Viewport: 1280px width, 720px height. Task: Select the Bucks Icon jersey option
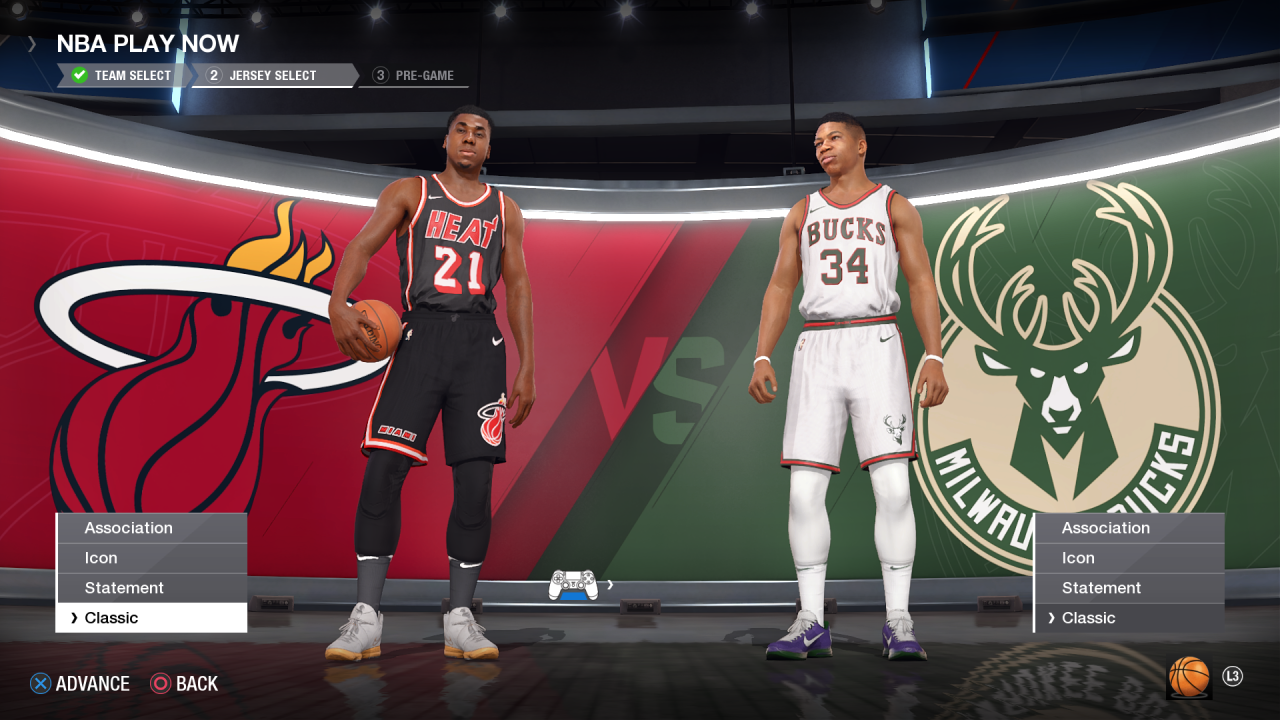pyautogui.click(x=1129, y=558)
